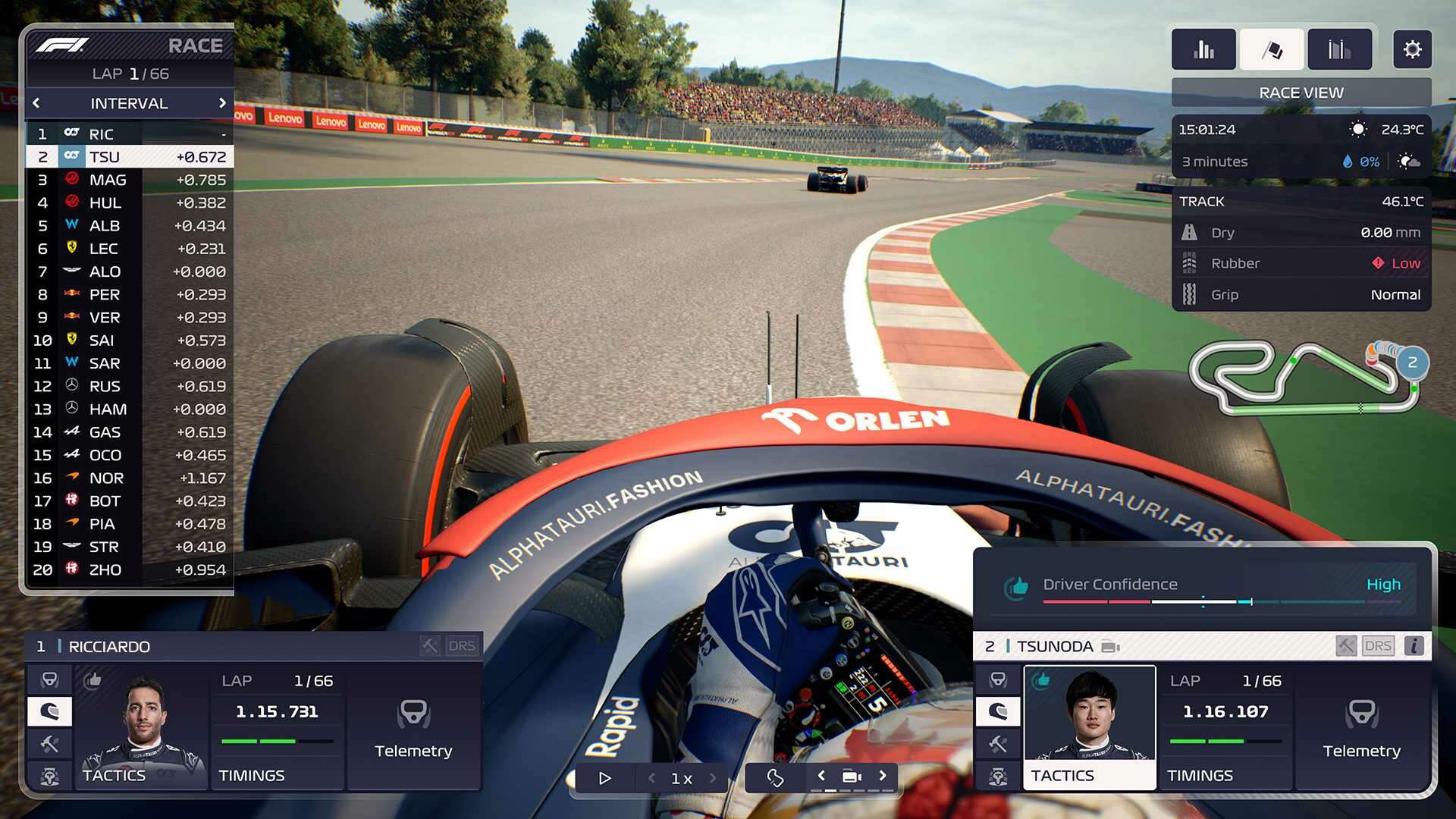Image resolution: width=1456 pixels, height=819 pixels.
Task: Toggle DRS indicator for Ricciardo
Action: click(x=463, y=645)
